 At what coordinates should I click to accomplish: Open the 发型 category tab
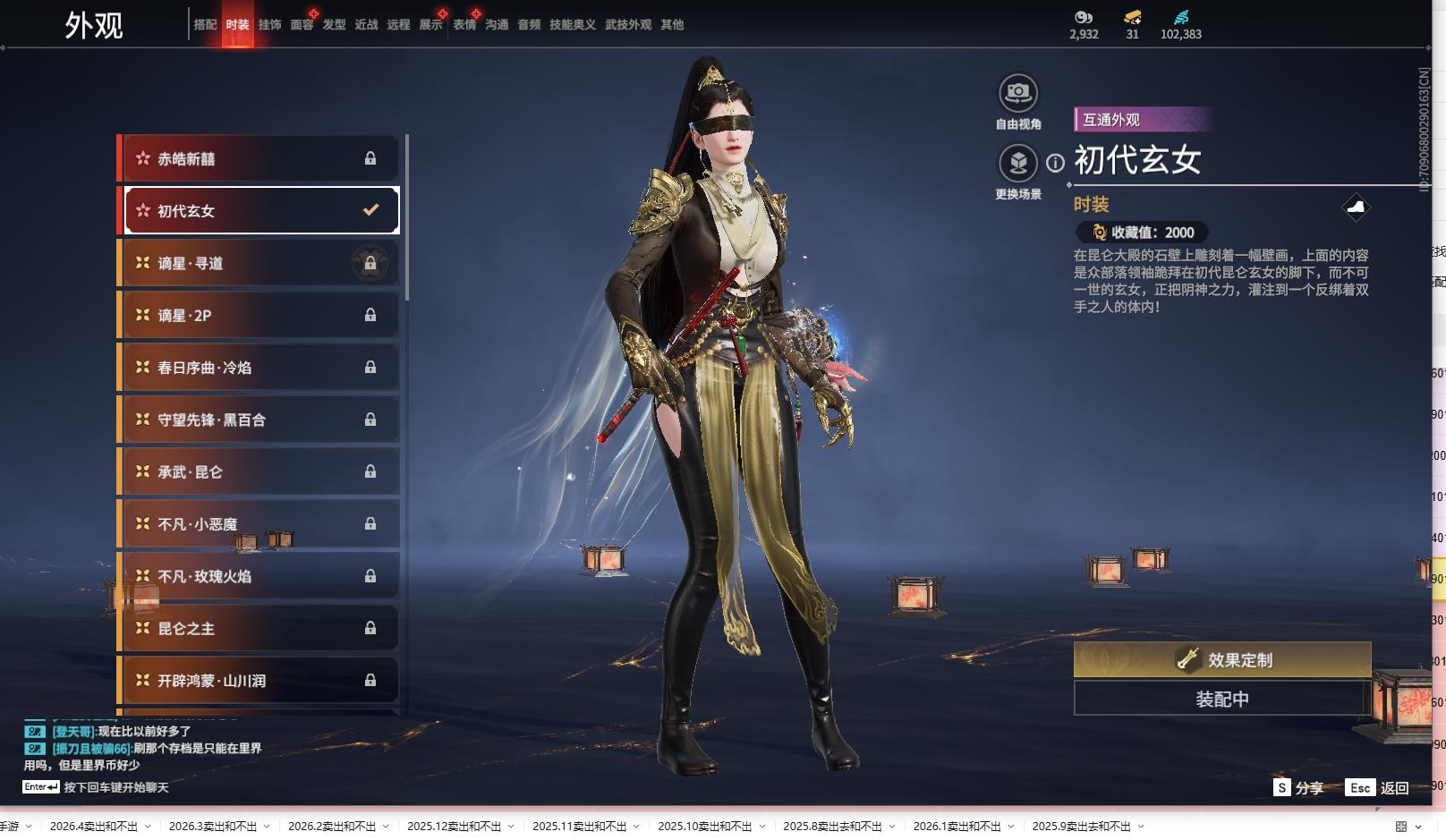tap(334, 25)
